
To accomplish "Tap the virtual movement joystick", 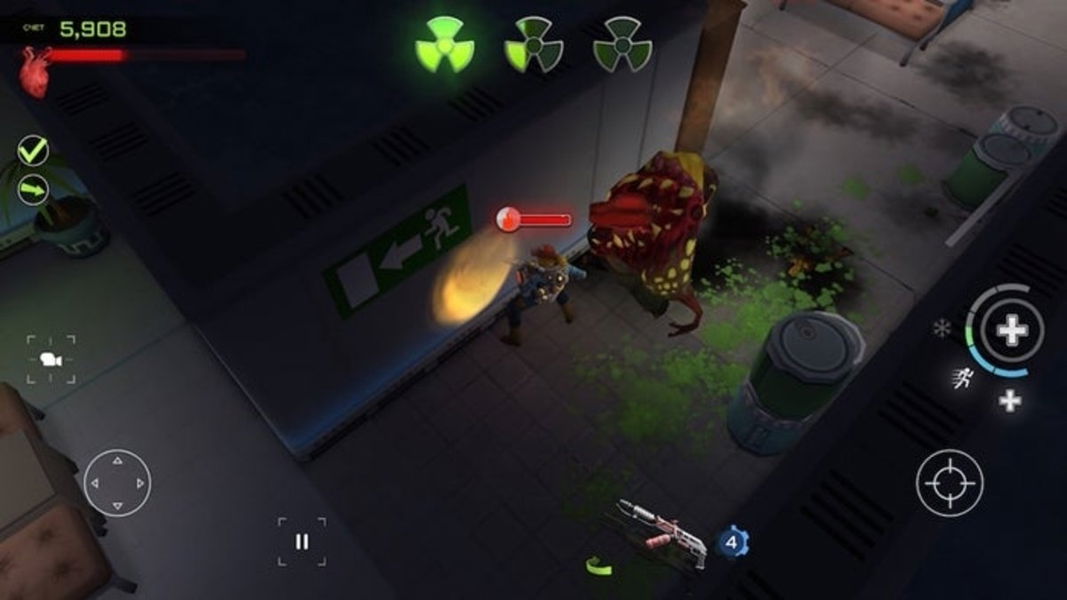I will click(x=117, y=482).
